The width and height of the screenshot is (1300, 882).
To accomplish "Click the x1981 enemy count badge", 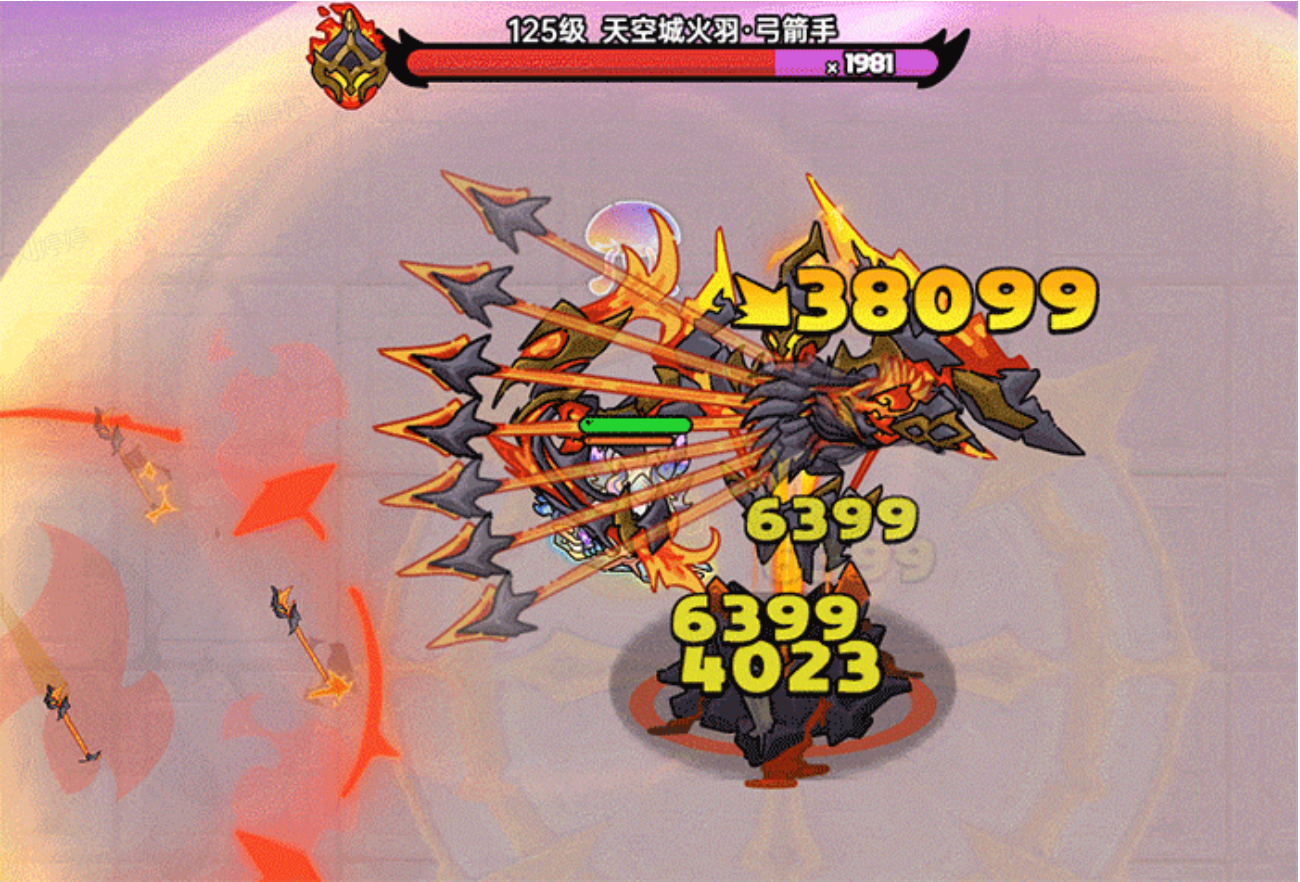I will click(860, 62).
